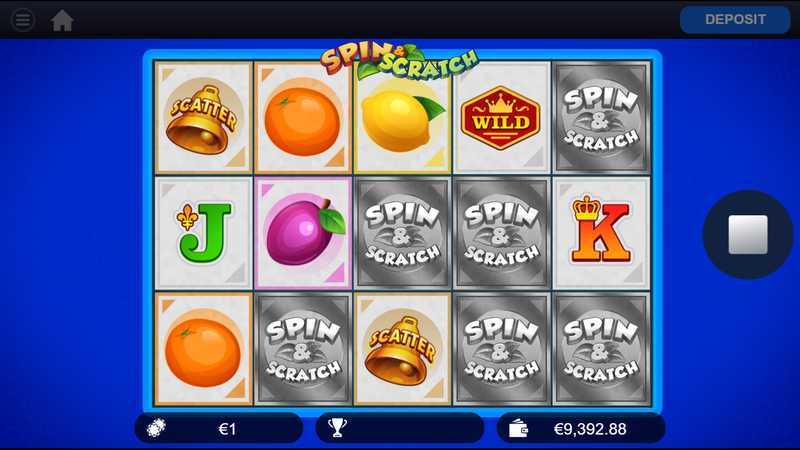
Task: Change the €1 bet via chip panel
Action: point(219,428)
